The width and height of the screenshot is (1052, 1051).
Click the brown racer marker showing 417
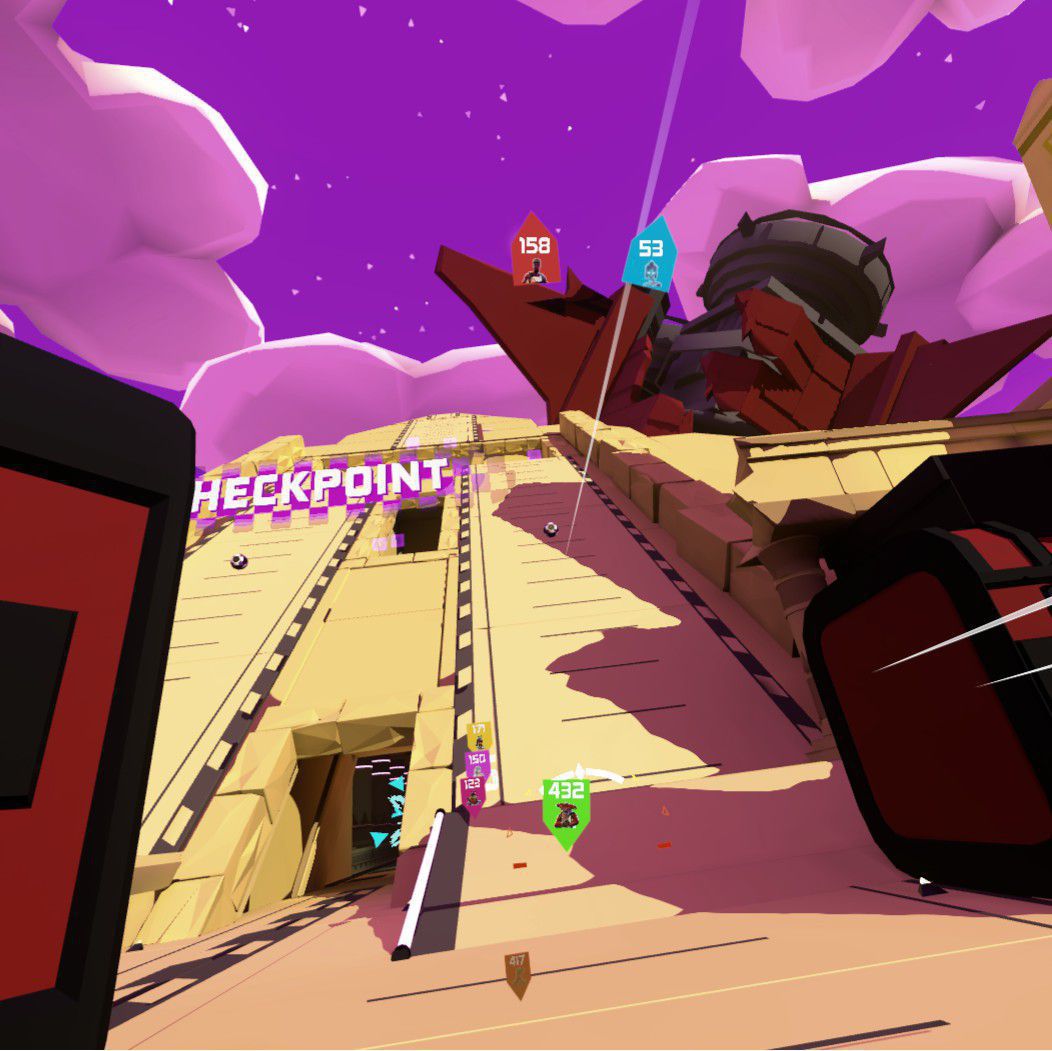click(x=517, y=972)
